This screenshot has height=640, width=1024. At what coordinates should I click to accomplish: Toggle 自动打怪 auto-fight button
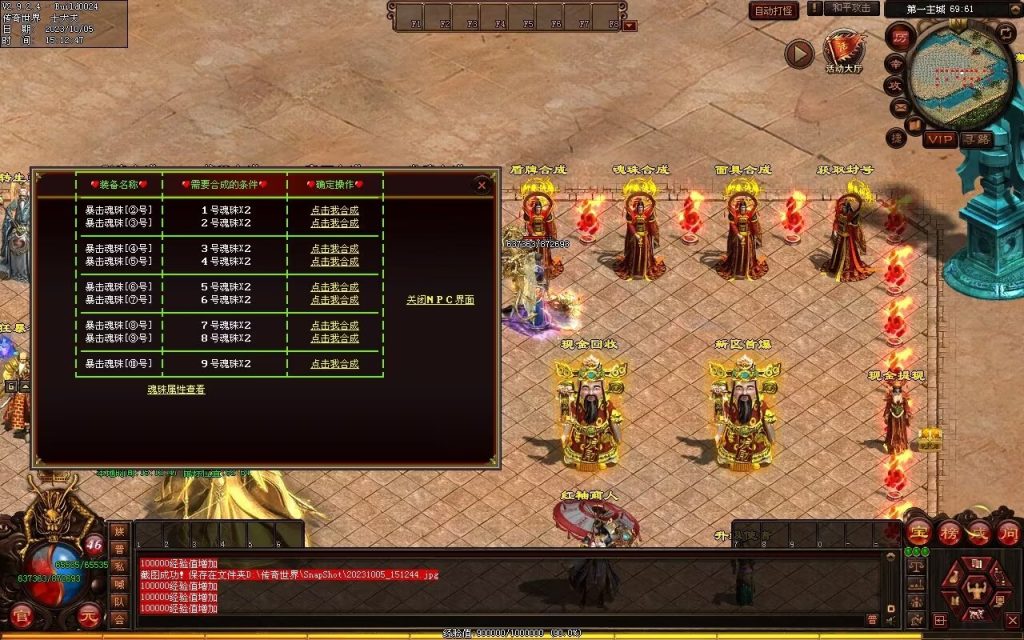774,10
